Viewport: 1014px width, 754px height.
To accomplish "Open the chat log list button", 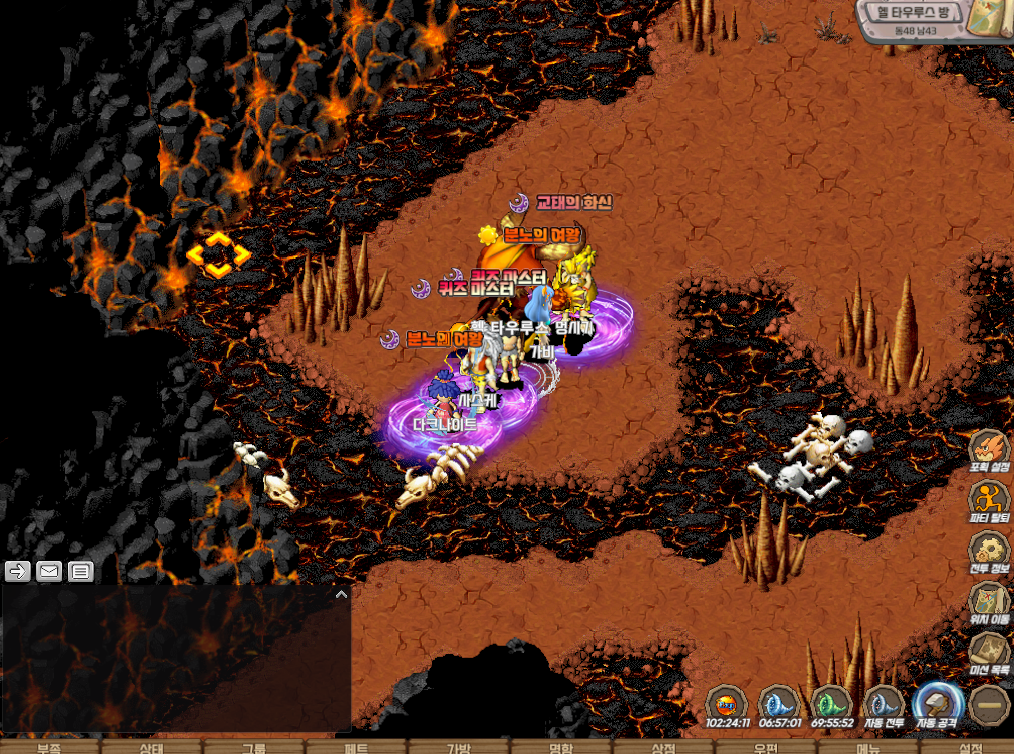I will (81, 571).
